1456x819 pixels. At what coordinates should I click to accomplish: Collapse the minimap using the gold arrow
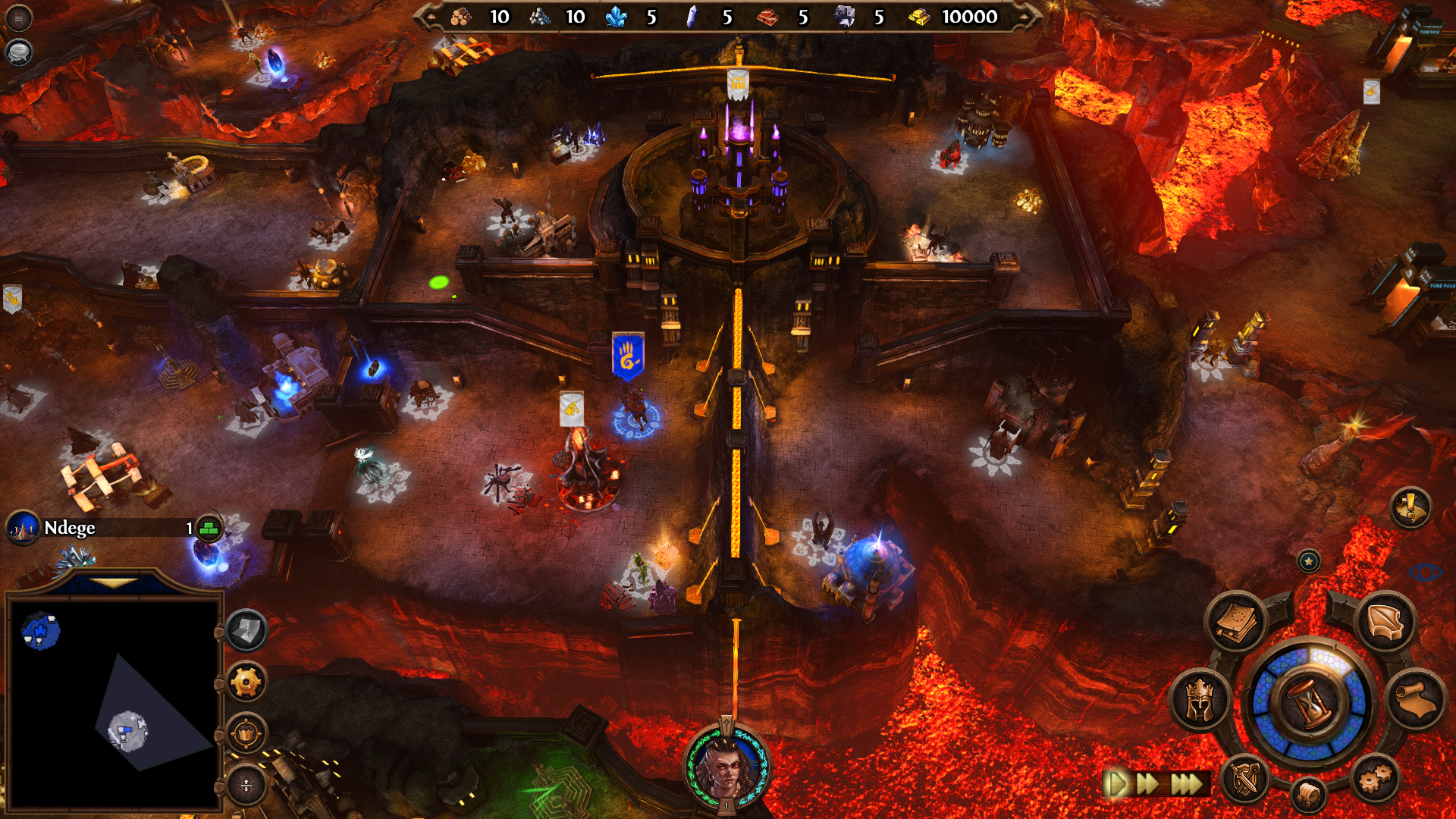coord(113,583)
